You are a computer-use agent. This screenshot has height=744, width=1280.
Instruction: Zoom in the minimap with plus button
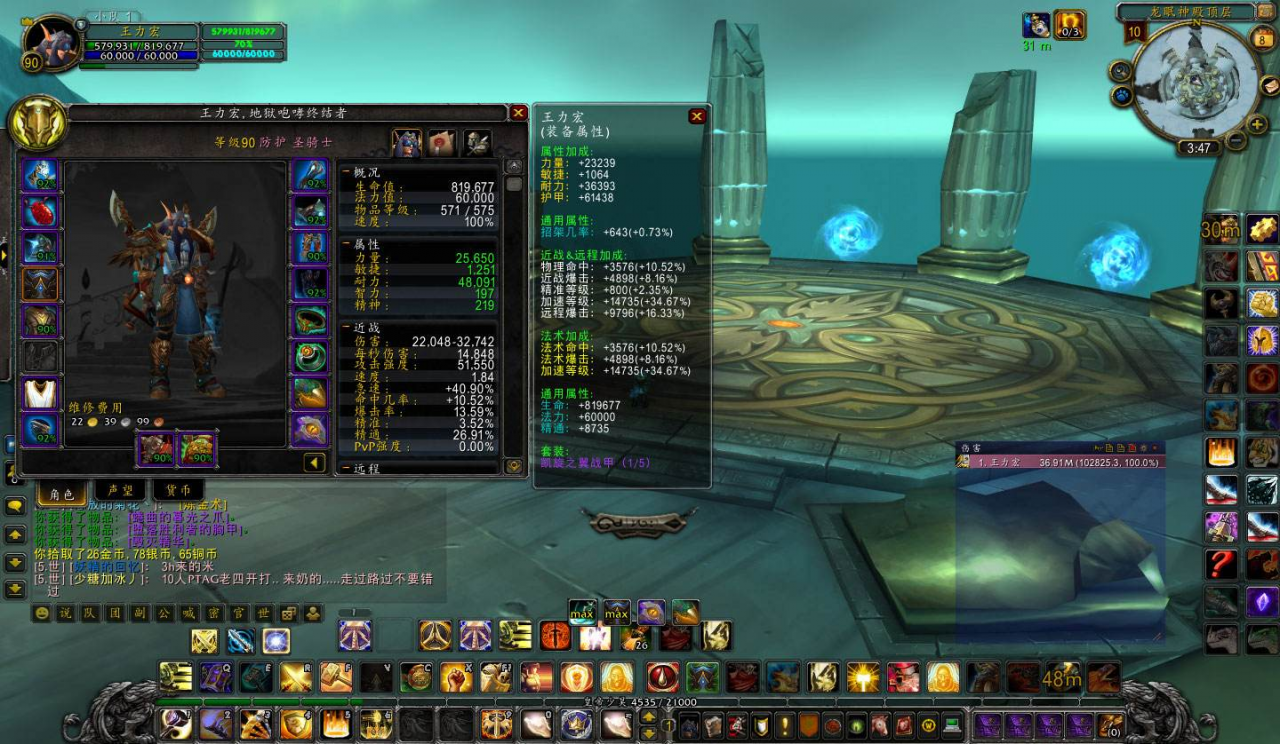click(1257, 125)
